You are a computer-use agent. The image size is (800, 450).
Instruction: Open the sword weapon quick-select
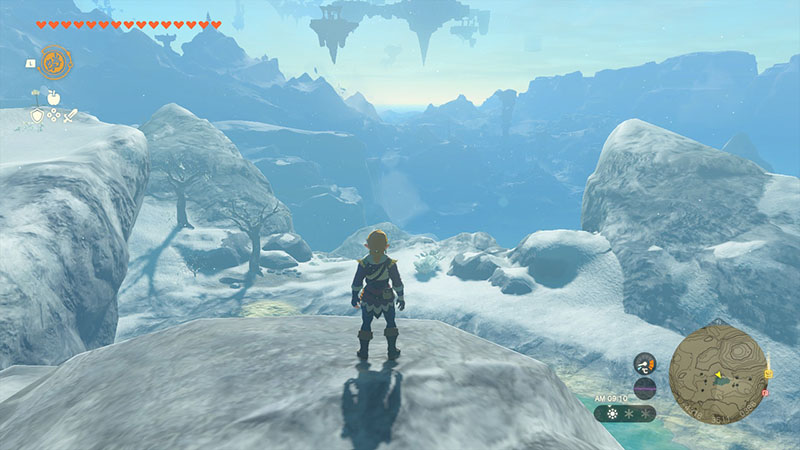tap(71, 116)
